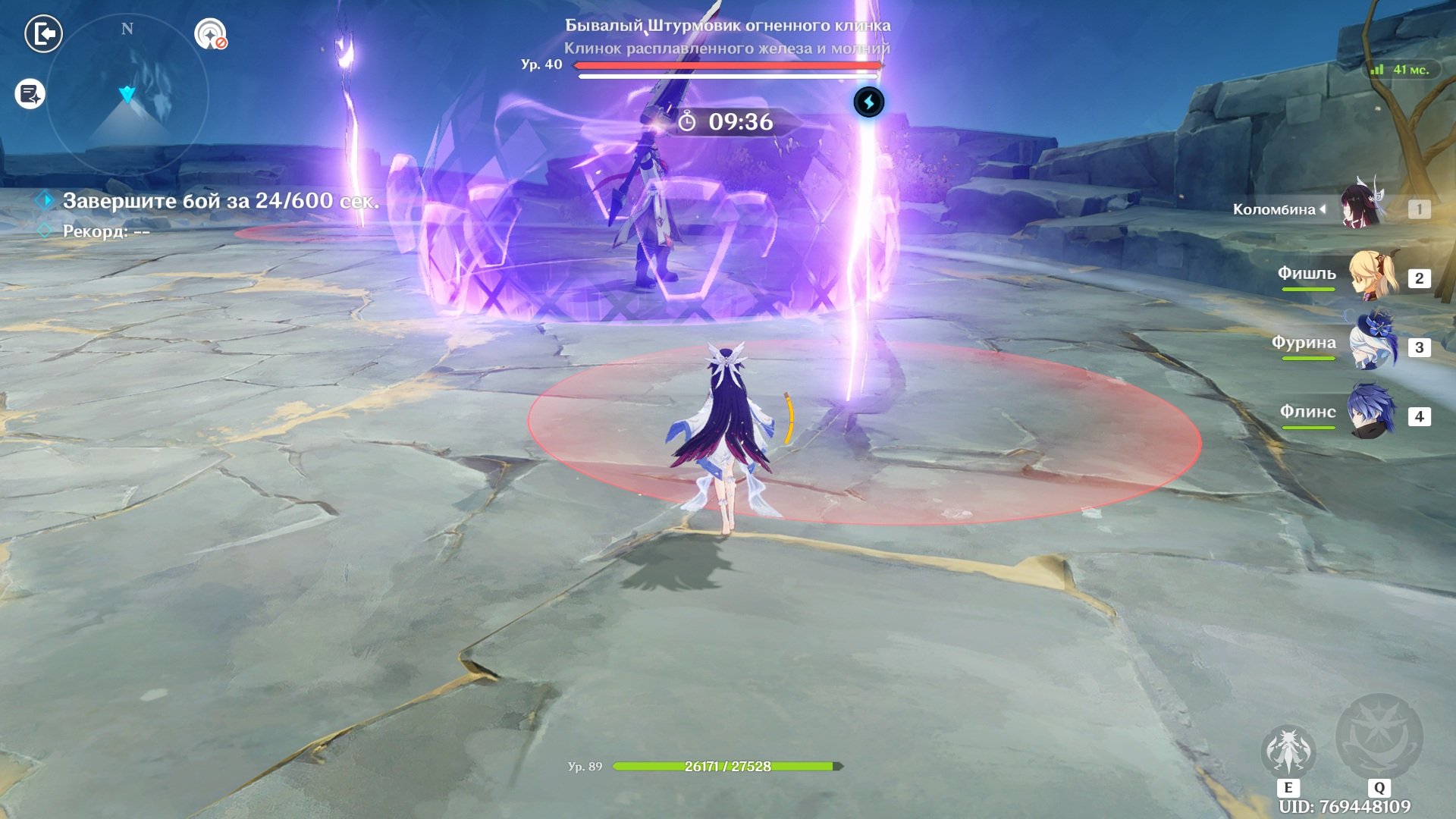This screenshot has height=819, width=1456.
Task: Open the circular minimap
Action: (x=127, y=95)
